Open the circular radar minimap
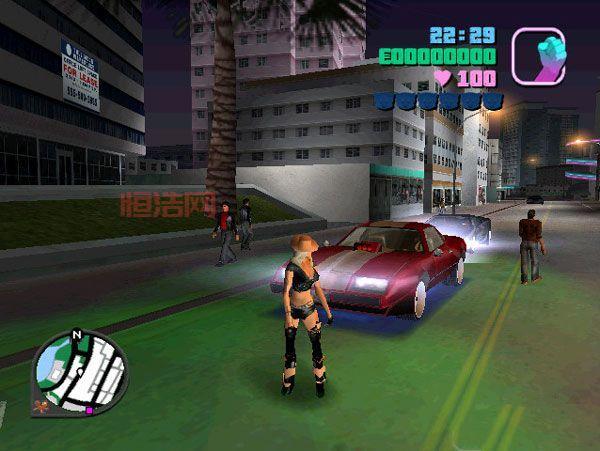 tap(80, 372)
